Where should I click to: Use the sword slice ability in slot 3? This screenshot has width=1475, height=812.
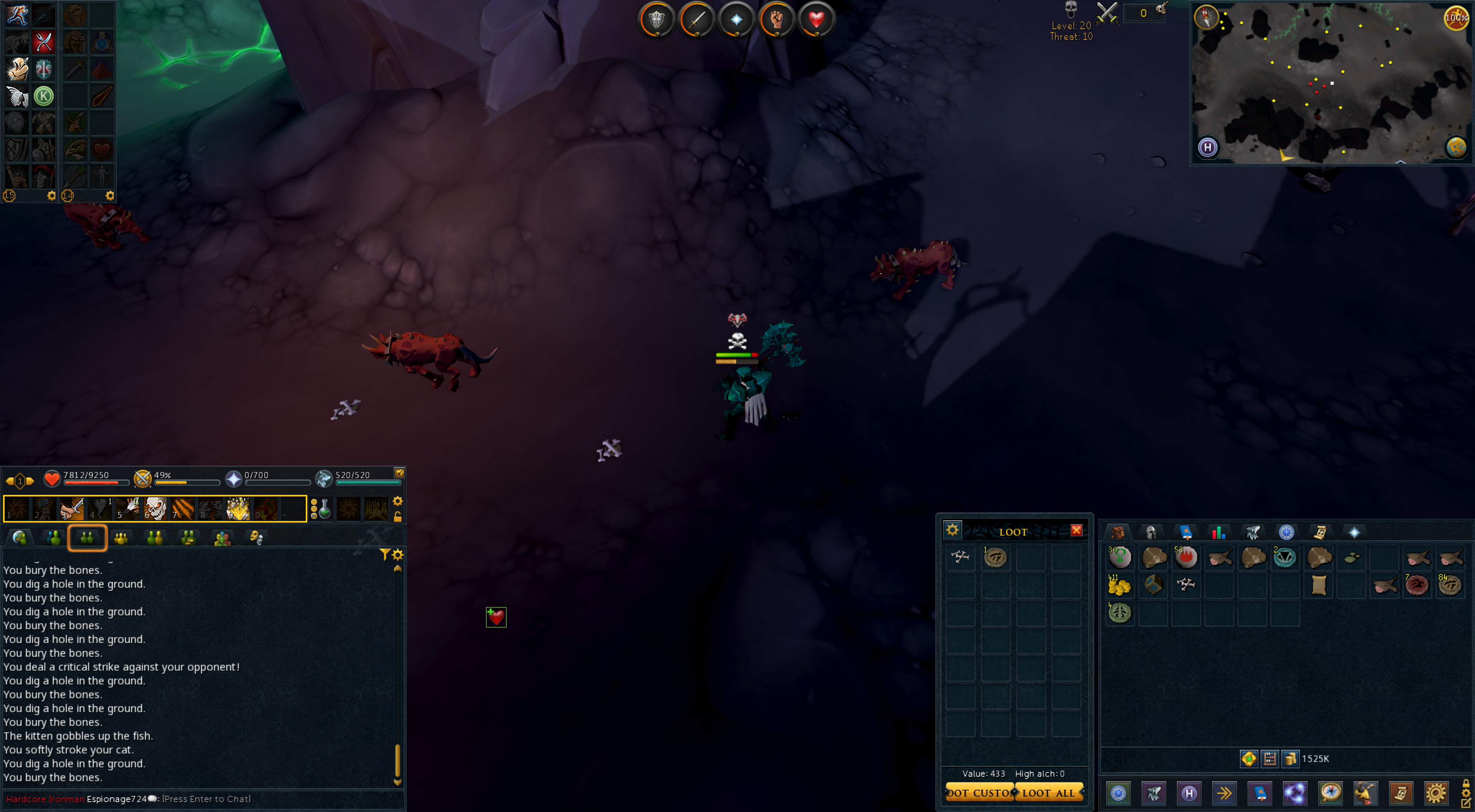point(72,508)
